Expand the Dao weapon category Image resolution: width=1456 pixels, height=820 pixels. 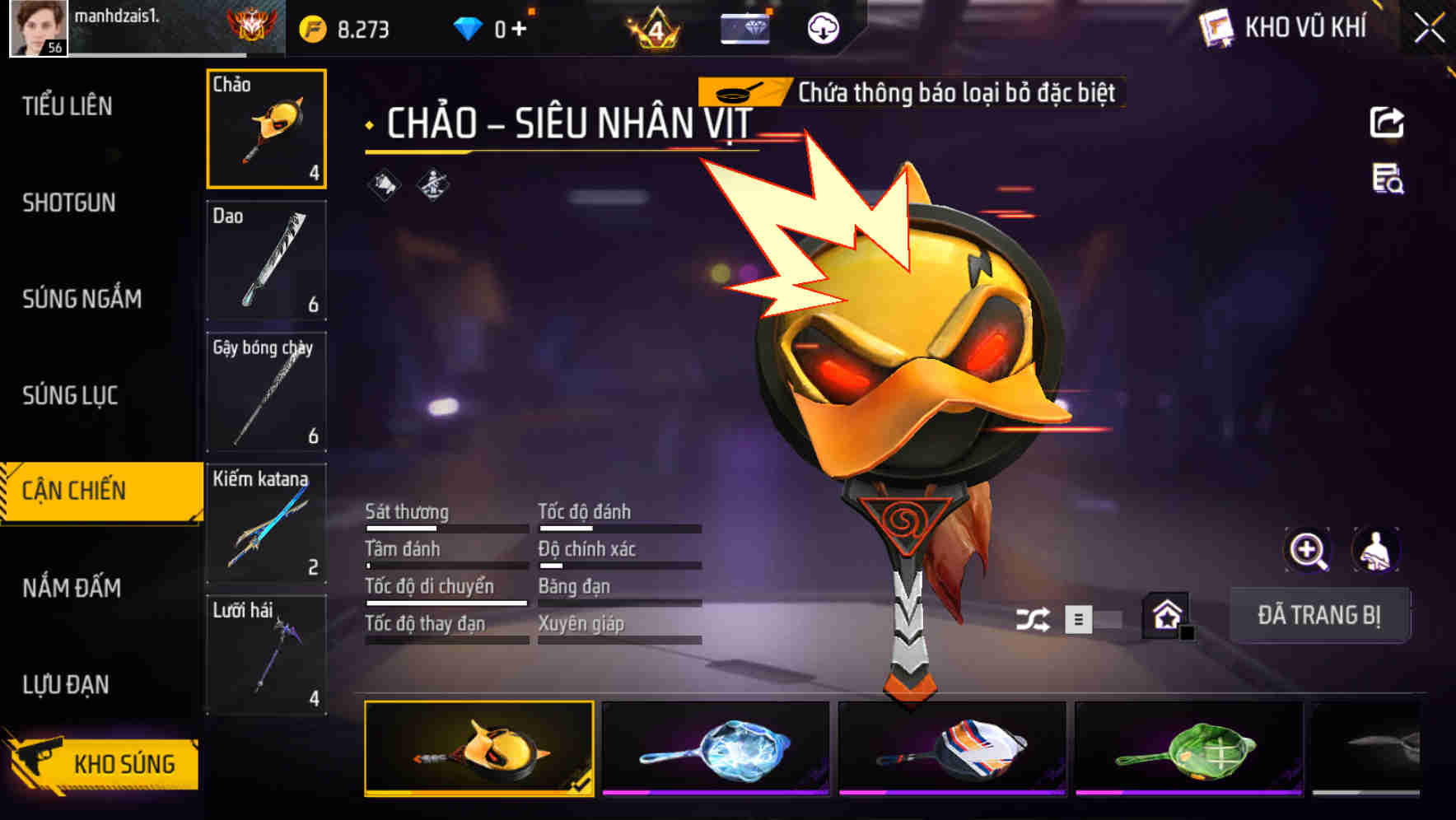[x=266, y=259]
